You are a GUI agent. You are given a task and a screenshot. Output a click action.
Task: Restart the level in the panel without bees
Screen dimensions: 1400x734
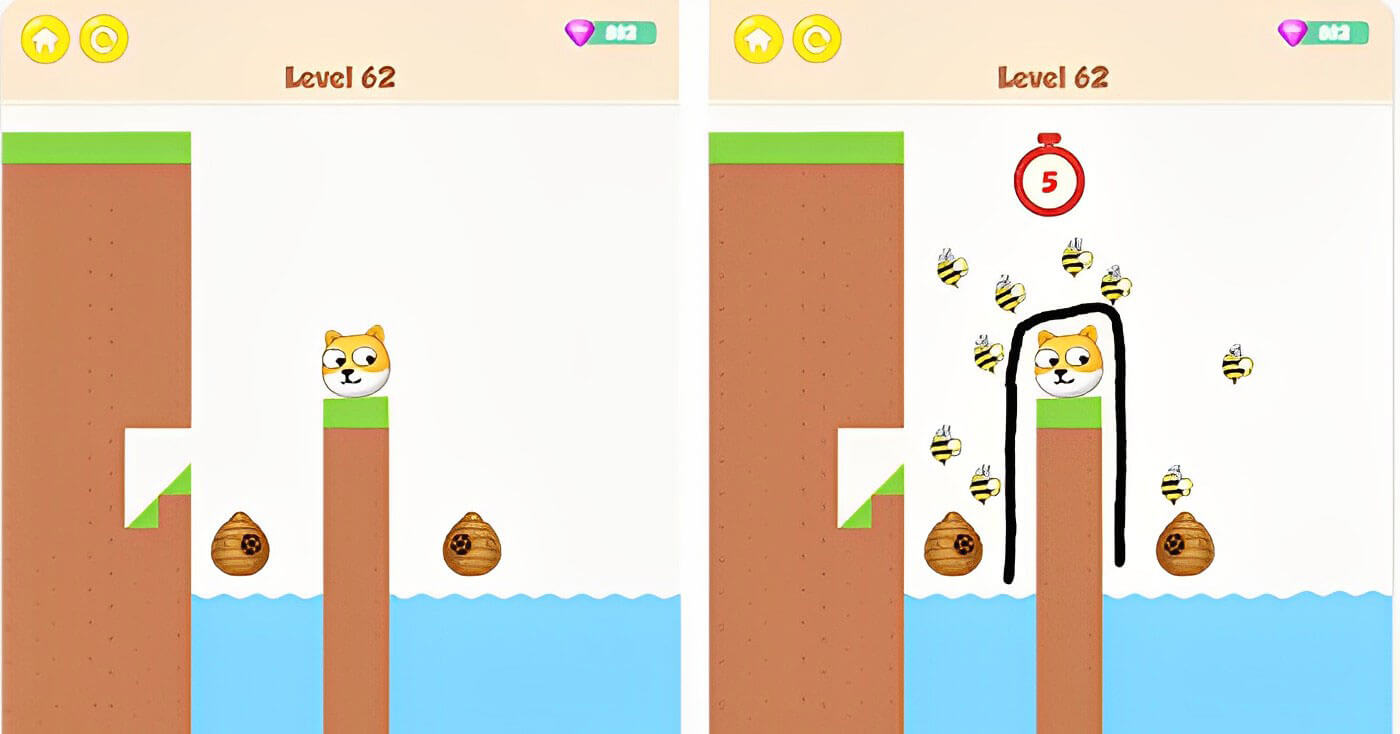[104, 39]
